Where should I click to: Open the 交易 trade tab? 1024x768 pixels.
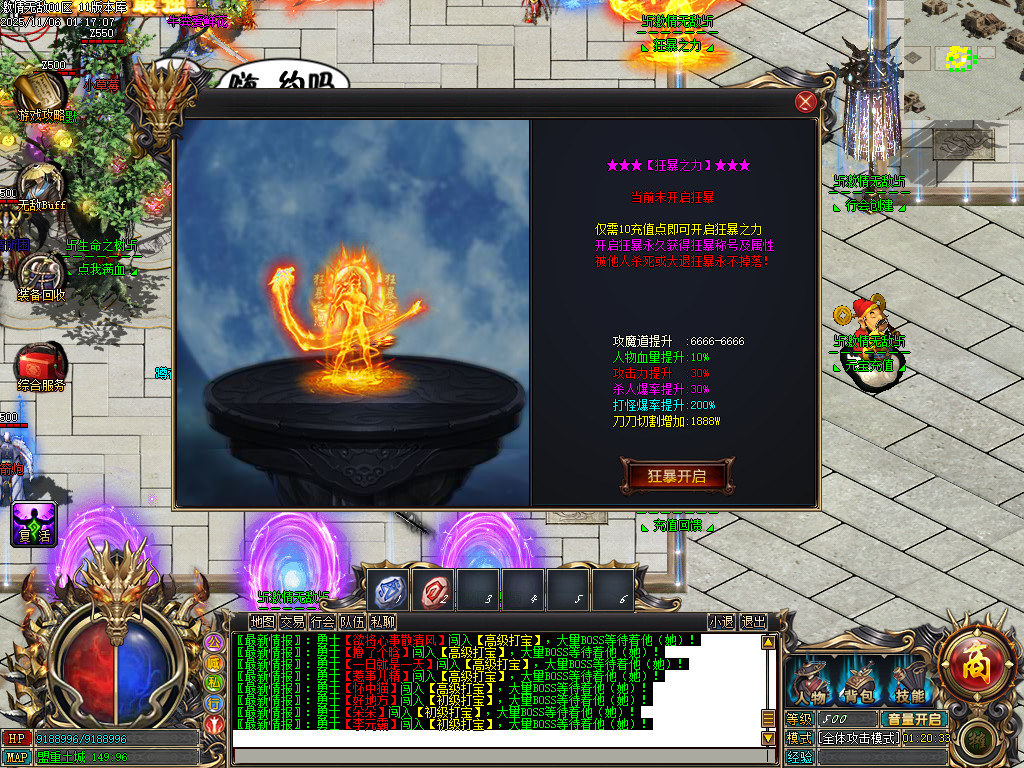[x=292, y=621]
